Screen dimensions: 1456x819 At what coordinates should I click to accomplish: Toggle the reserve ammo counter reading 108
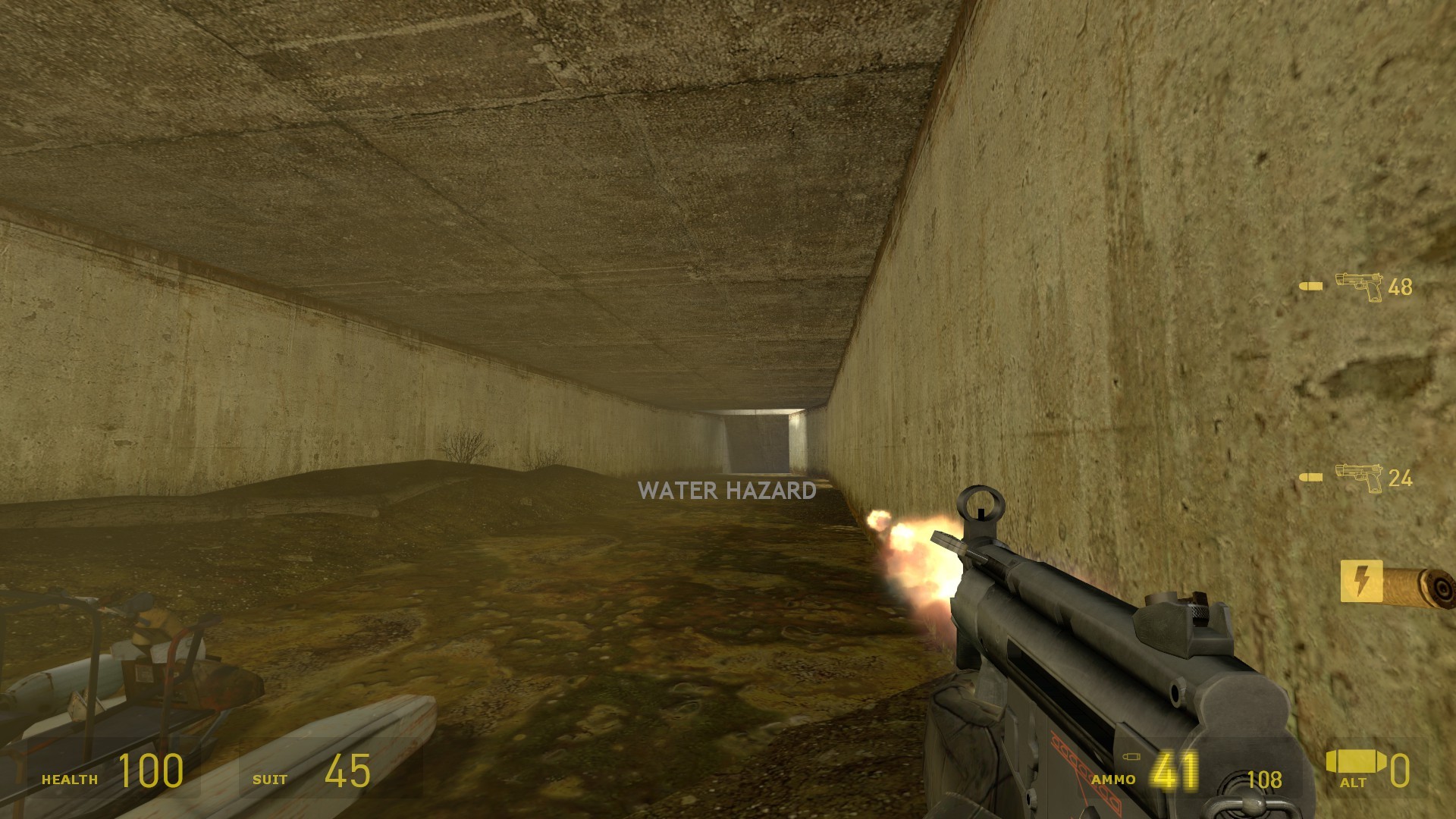click(x=1265, y=779)
